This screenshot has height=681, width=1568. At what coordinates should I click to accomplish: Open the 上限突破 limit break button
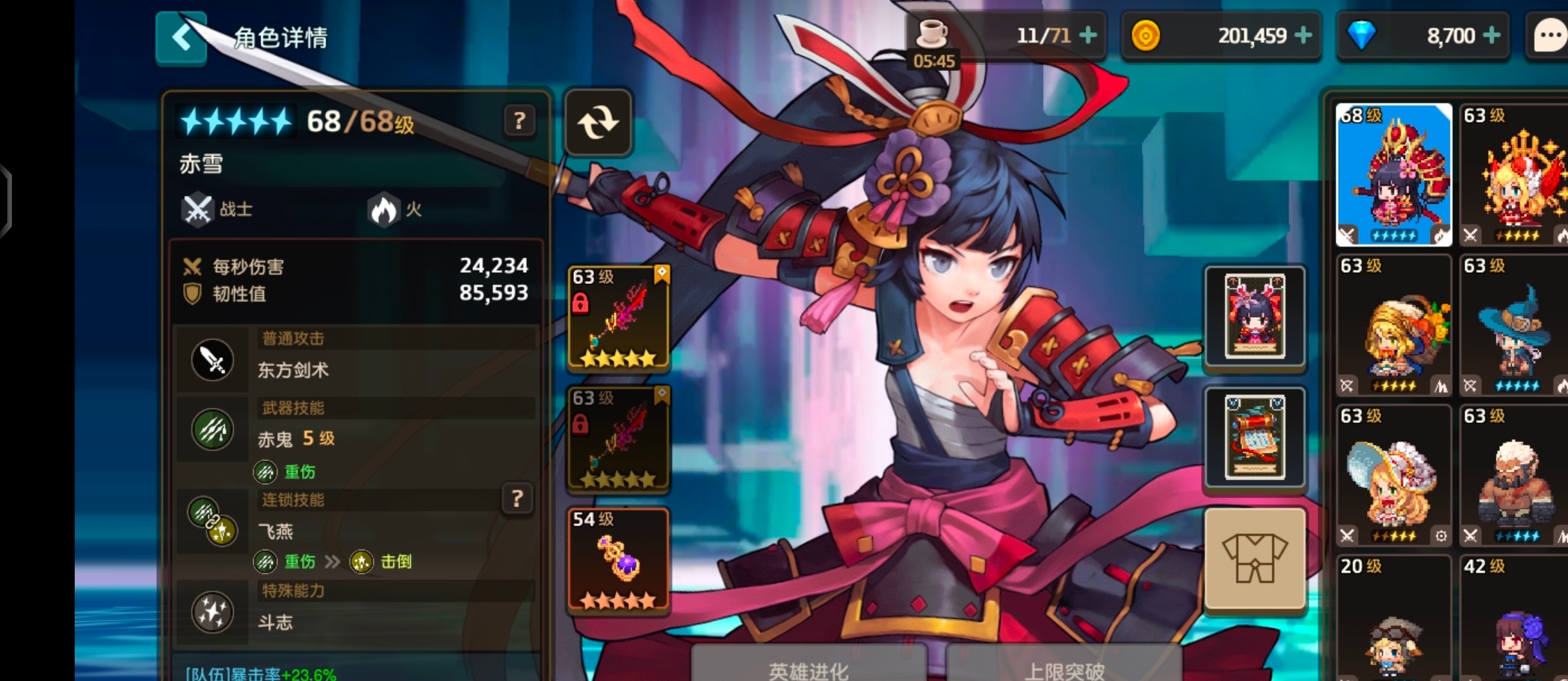1064,667
